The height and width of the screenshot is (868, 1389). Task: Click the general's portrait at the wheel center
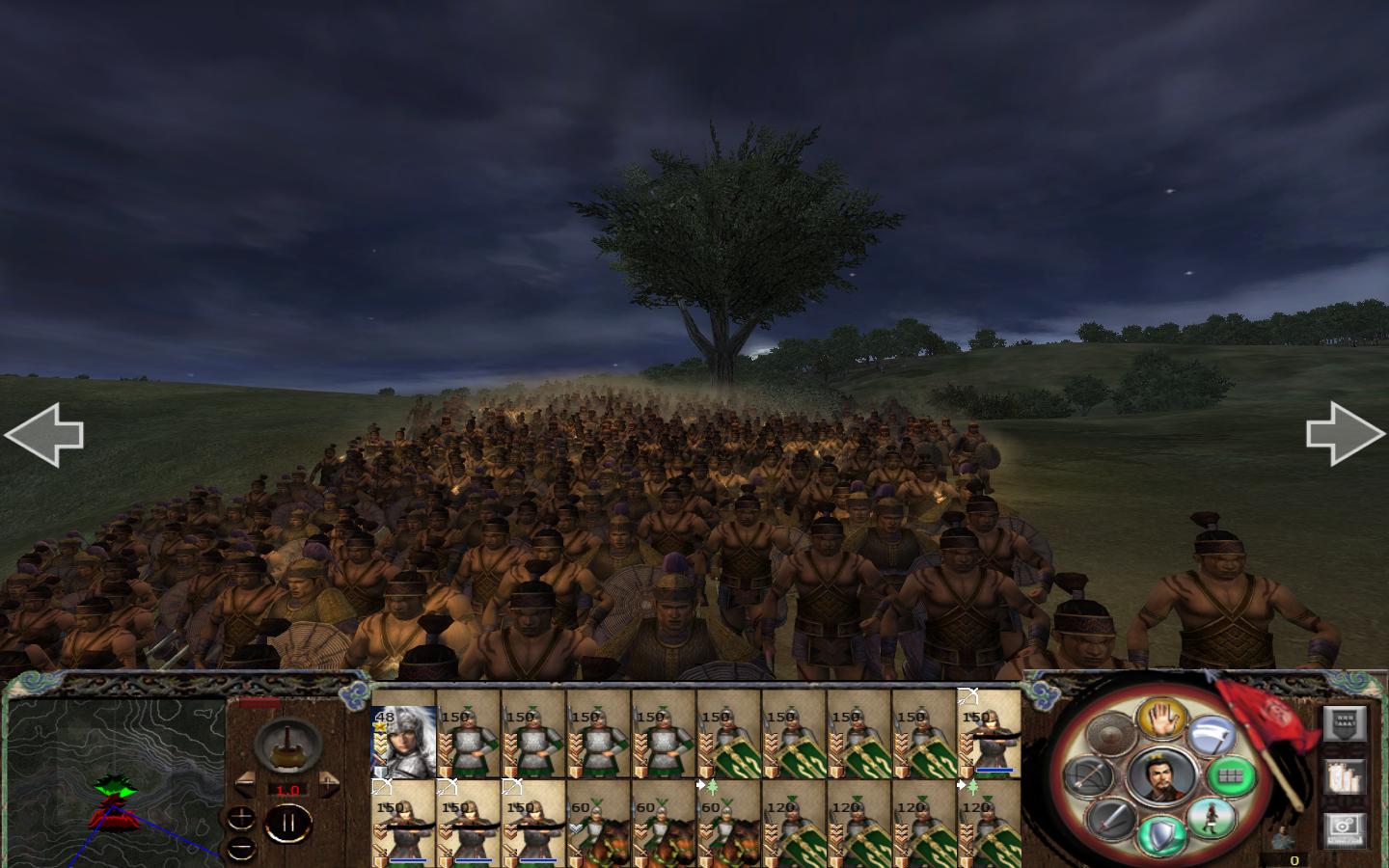[x=1160, y=774]
